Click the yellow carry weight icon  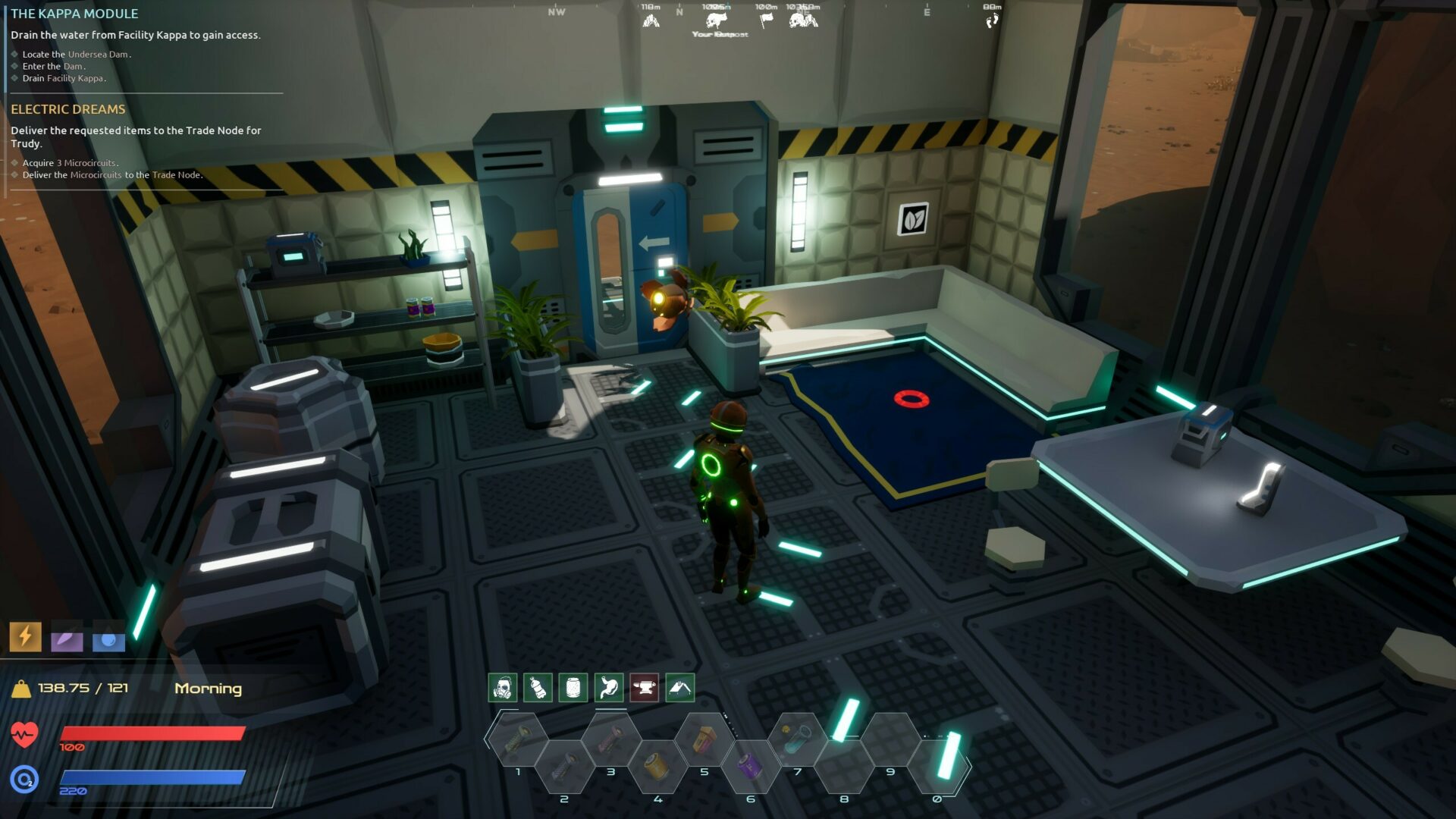tap(21, 689)
